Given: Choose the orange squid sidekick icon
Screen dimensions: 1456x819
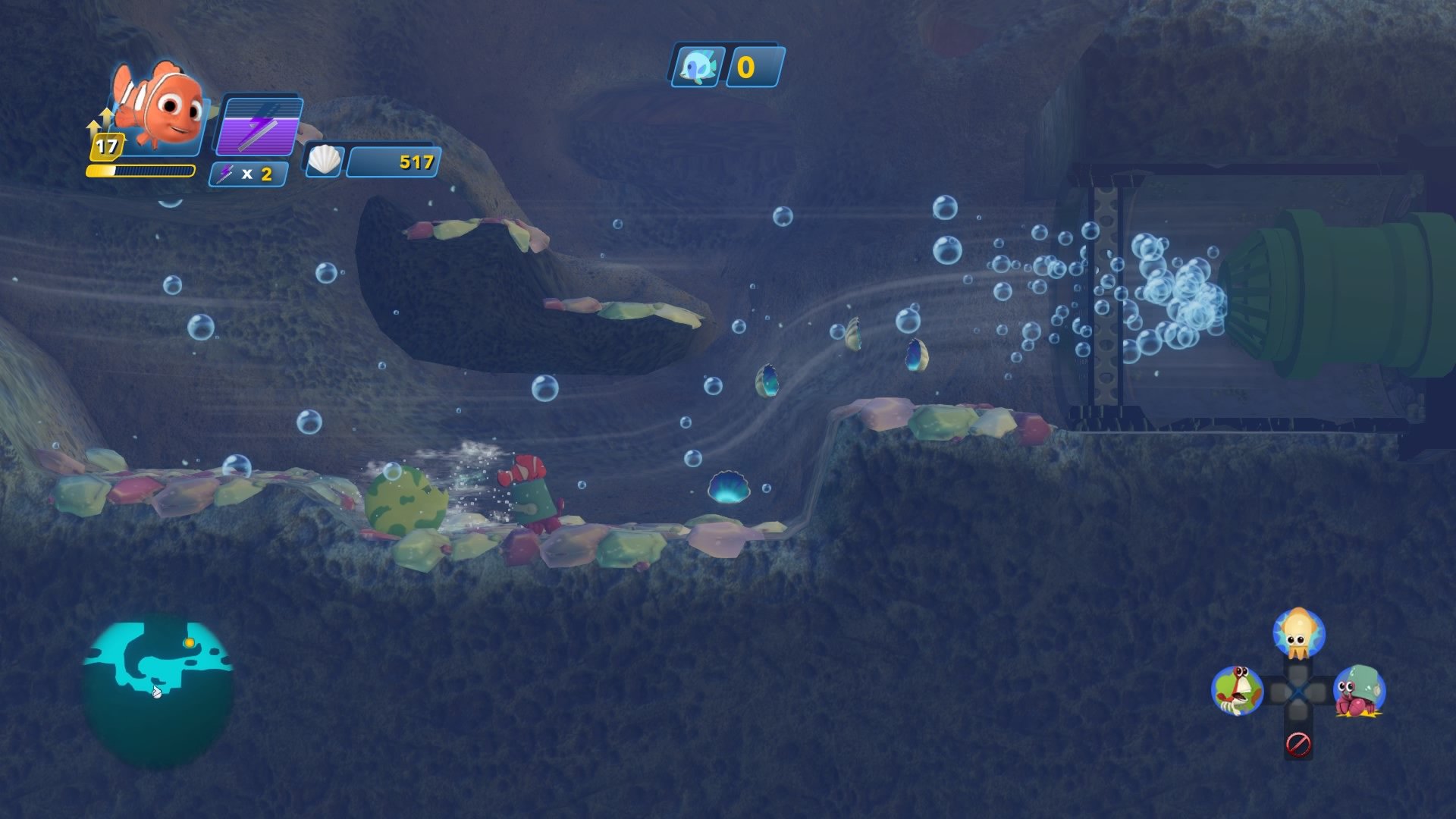Looking at the screenshot, I should point(1298,633).
